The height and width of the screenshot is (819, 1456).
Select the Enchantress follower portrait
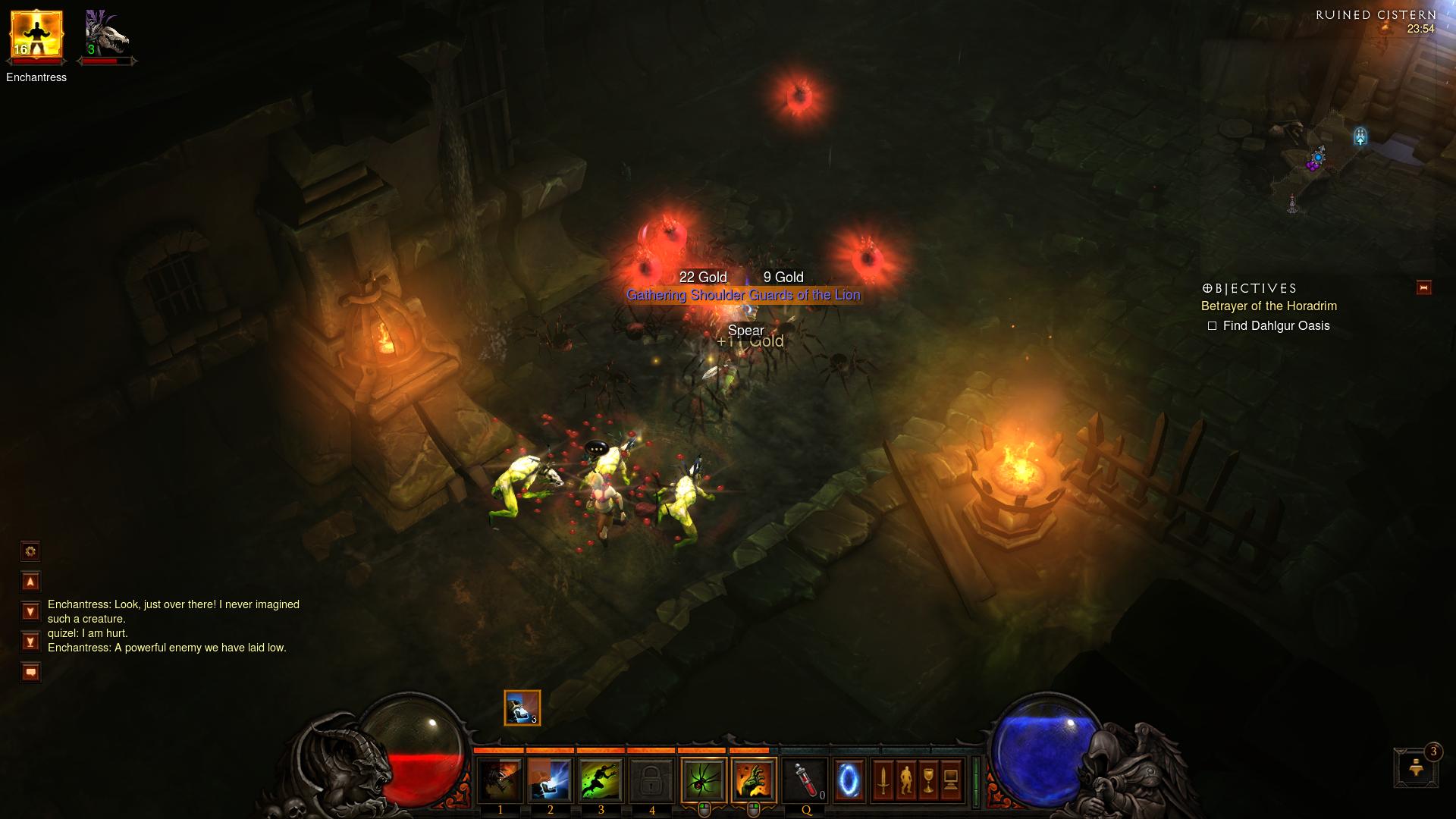tap(36, 35)
